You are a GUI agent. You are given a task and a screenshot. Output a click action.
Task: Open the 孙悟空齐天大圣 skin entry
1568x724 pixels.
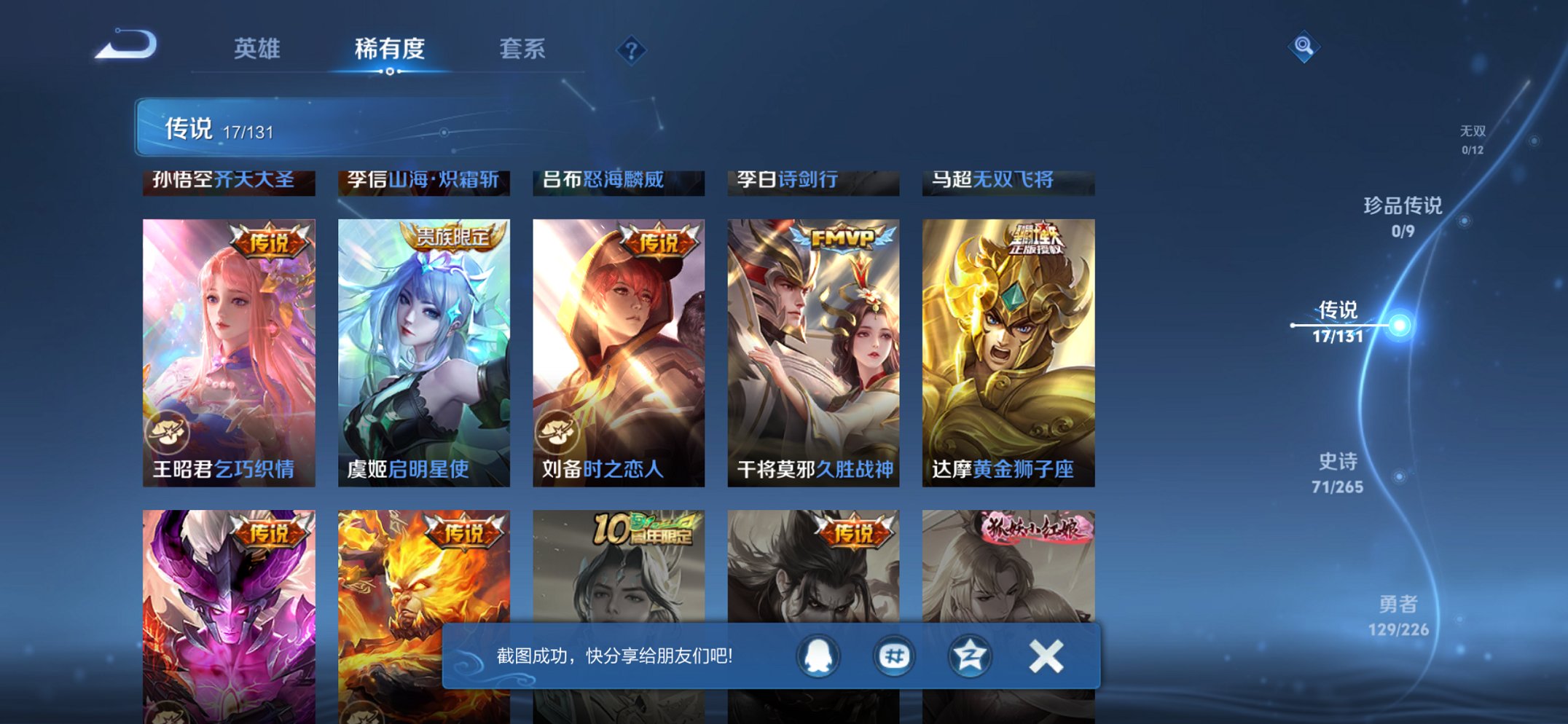point(228,181)
